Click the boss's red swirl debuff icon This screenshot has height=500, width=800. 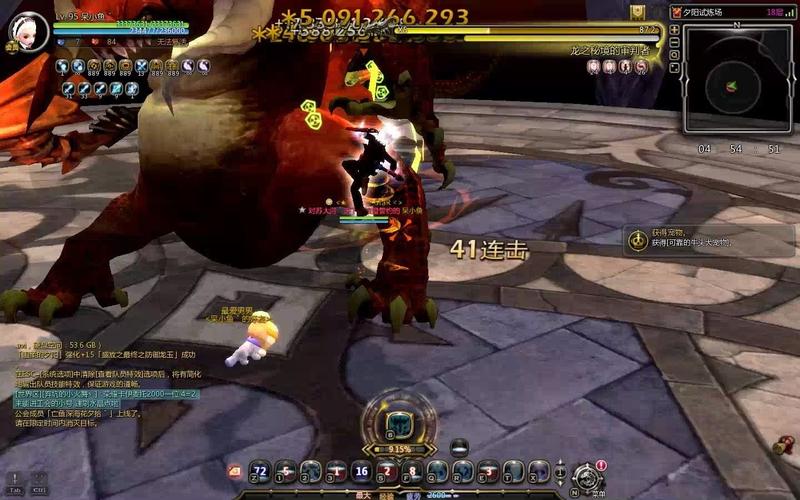coord(641,66)
